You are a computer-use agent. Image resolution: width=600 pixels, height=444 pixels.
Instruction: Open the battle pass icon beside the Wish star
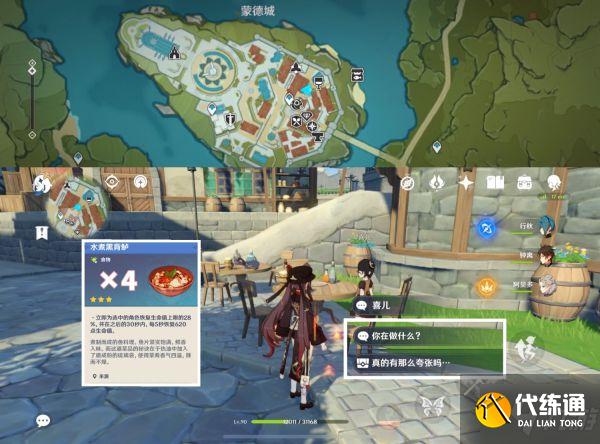click(437, 182)
